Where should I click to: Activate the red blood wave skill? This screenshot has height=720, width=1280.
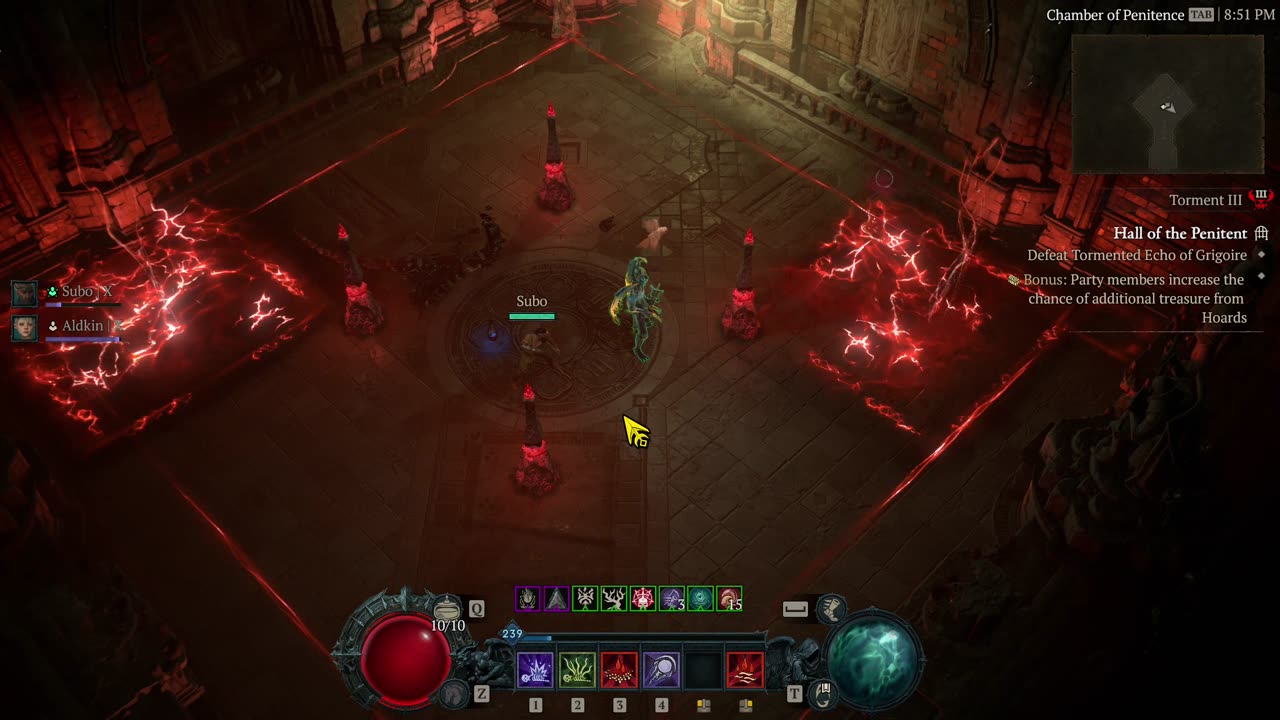pos(745,670)
